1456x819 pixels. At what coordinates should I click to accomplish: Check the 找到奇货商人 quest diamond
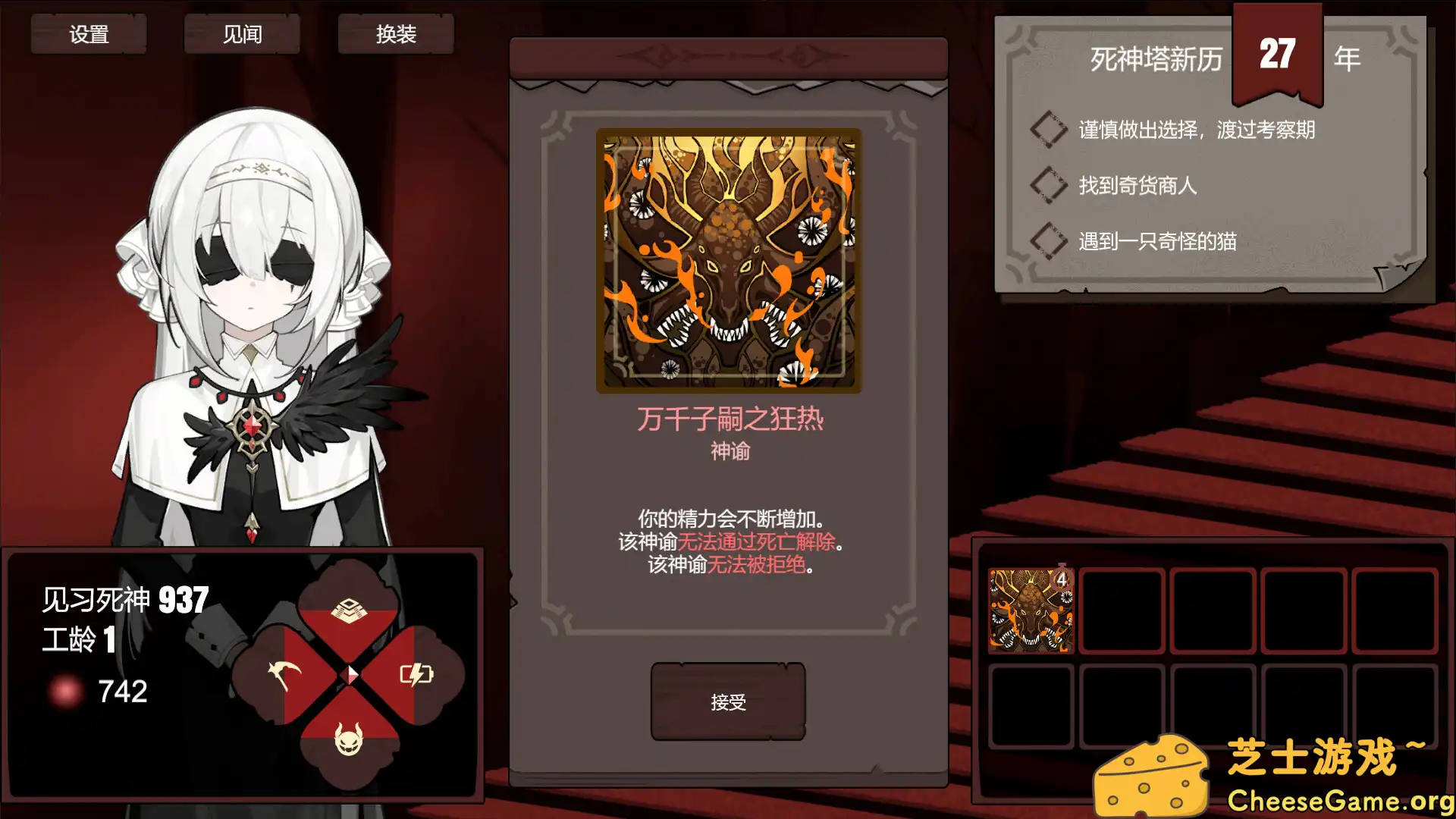pyautogui.click(x=1049, y=185)
